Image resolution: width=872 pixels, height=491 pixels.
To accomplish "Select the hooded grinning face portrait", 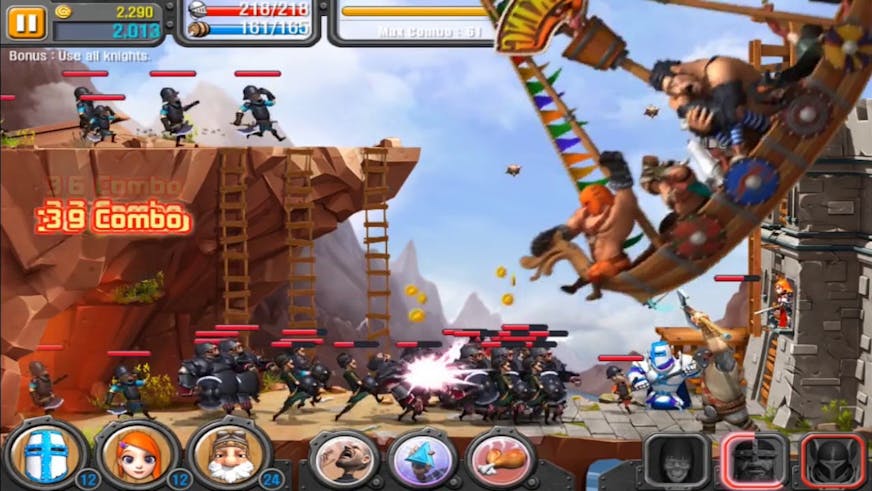I will pos(676,460).
